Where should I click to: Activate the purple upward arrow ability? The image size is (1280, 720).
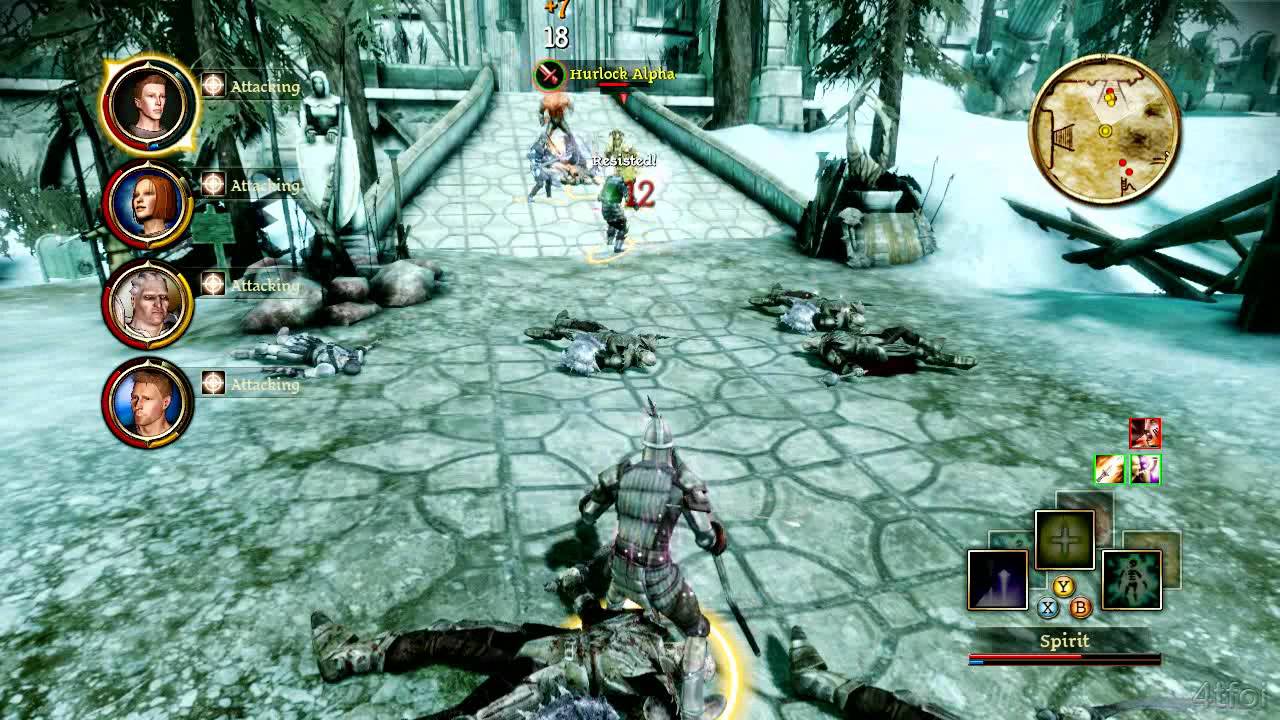pyautogui.click(x=997, y=579)
